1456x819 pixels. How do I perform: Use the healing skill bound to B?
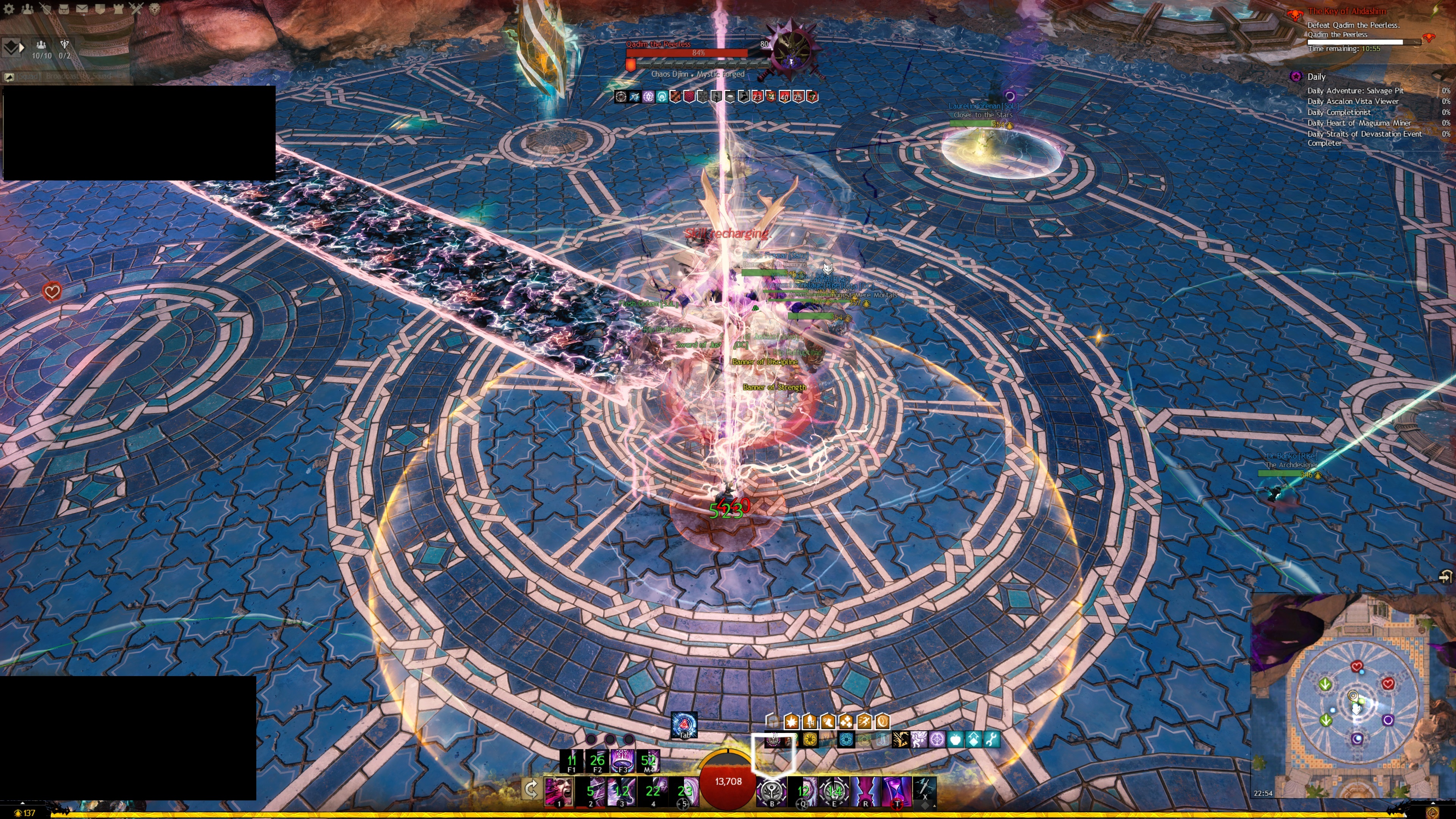click(x=772, y=791)
